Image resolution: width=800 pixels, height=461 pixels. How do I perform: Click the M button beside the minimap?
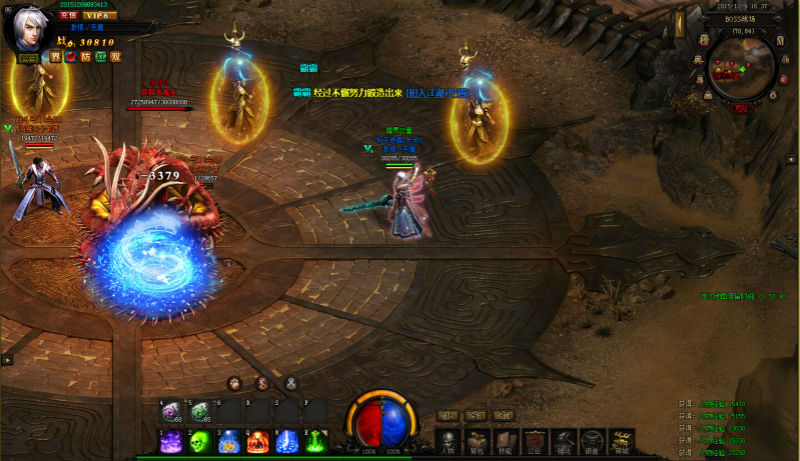(x=780, y=40)
